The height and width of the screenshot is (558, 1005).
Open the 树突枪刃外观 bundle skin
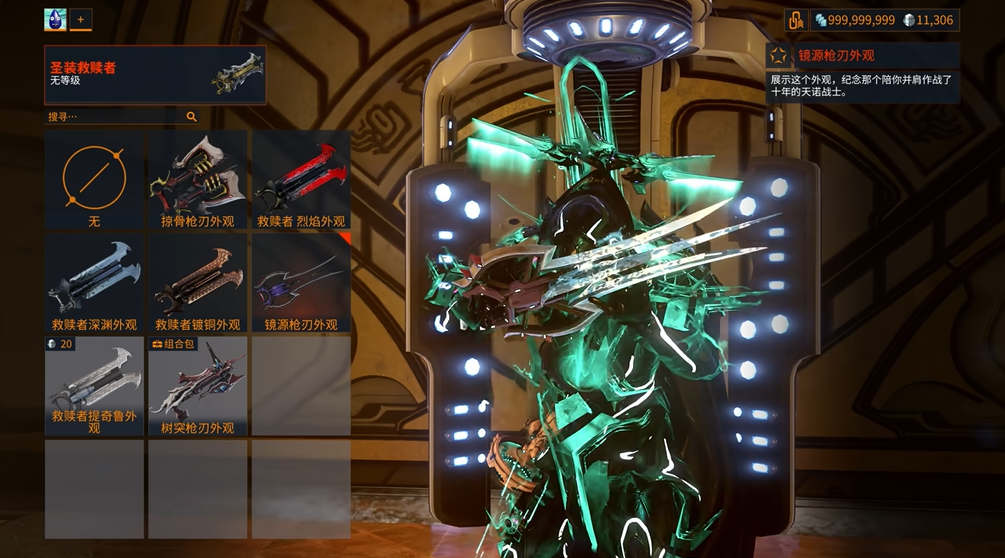tap(197, 386)
